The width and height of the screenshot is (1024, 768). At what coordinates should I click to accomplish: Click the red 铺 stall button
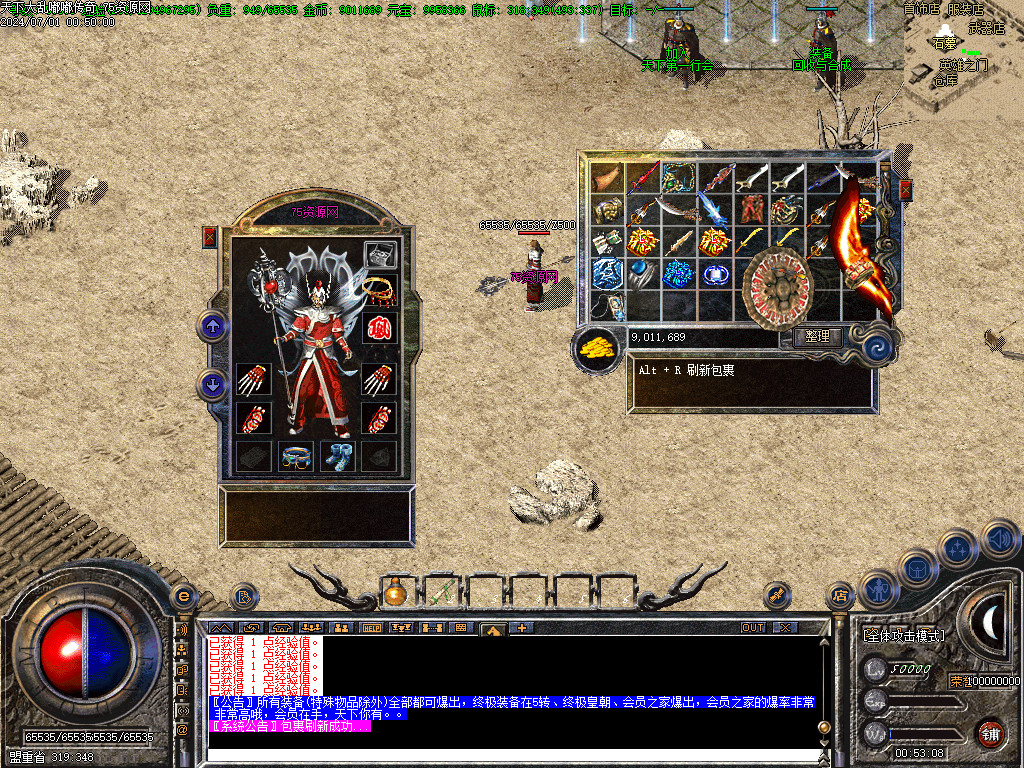(991, 732)
